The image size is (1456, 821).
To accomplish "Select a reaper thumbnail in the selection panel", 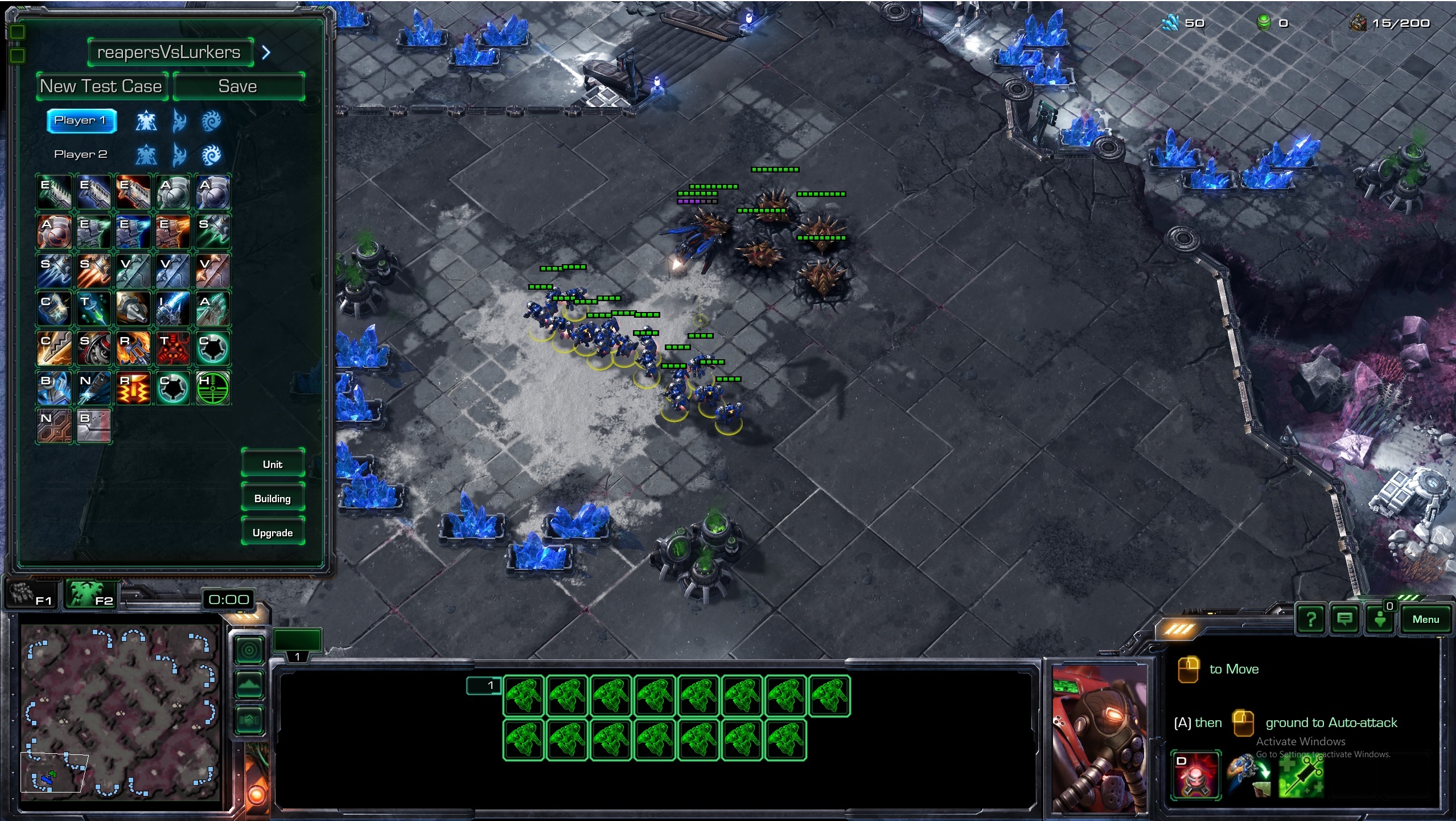I will (525, 696).
